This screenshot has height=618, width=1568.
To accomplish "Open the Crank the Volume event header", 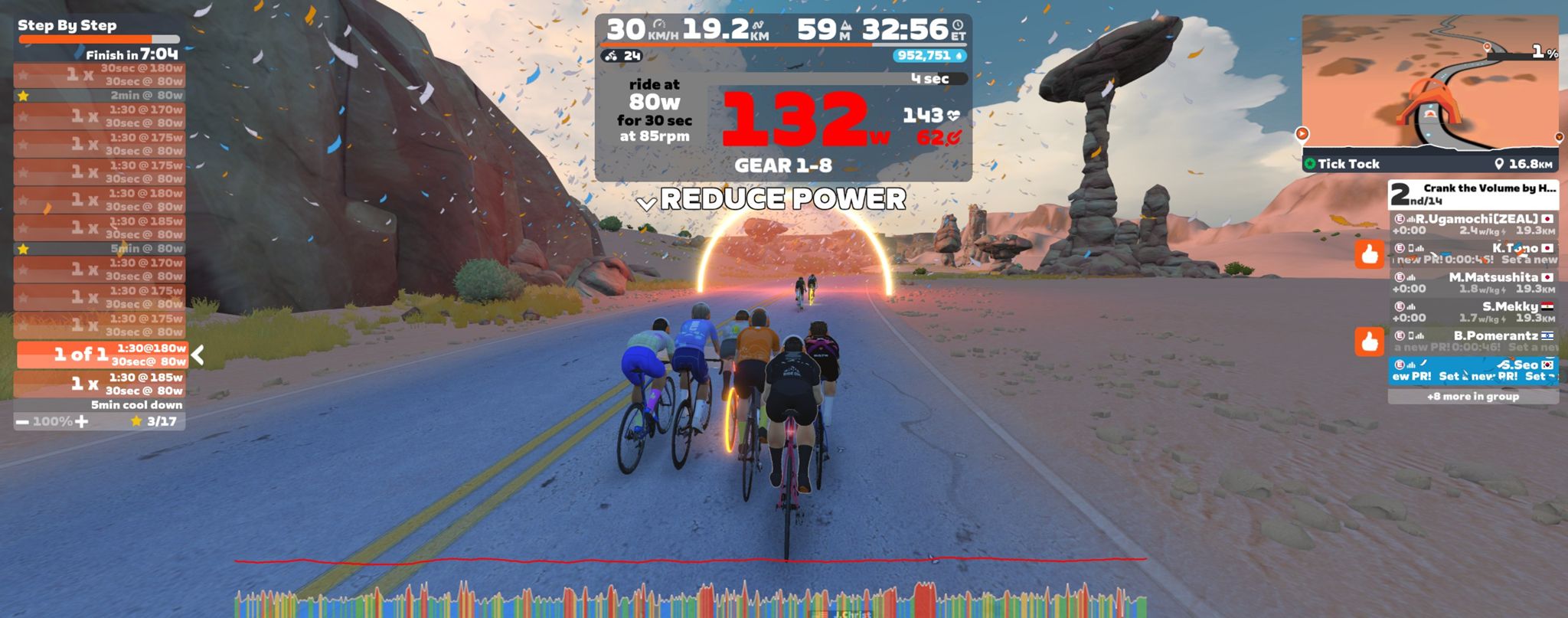I will (x=1473, y=195).
